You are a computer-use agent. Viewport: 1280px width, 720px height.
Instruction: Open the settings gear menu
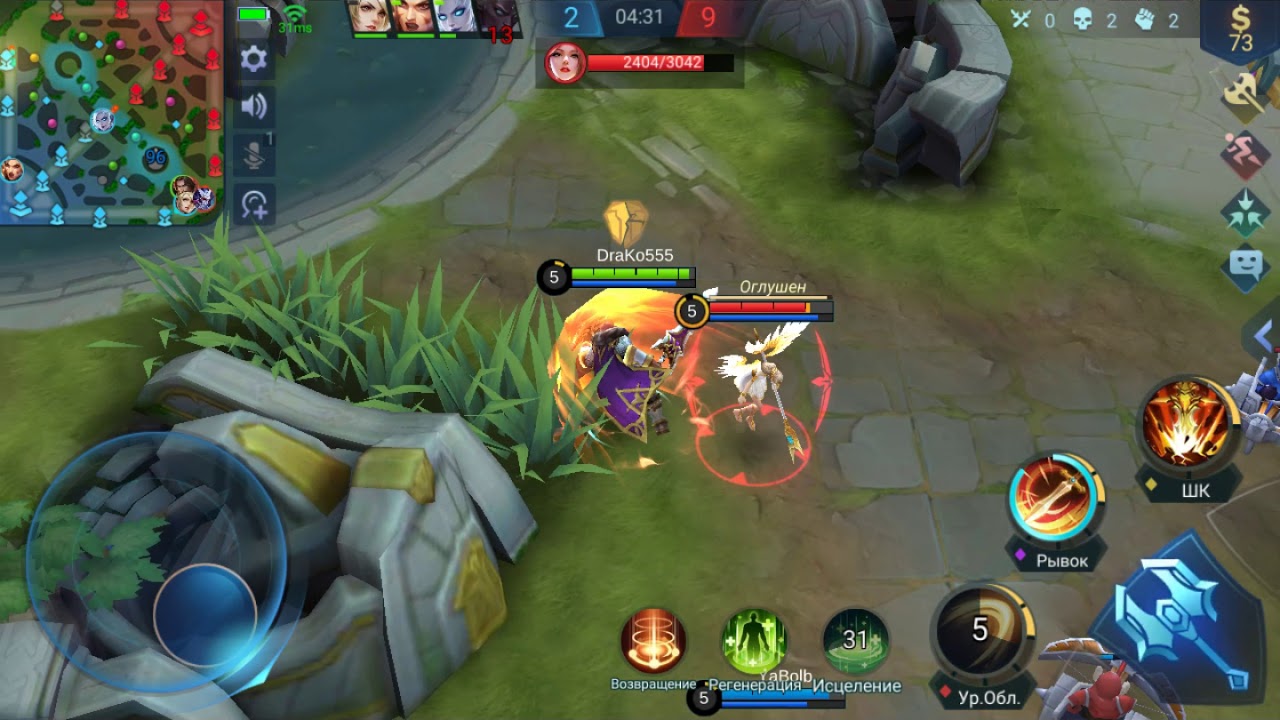coord(254,59)
